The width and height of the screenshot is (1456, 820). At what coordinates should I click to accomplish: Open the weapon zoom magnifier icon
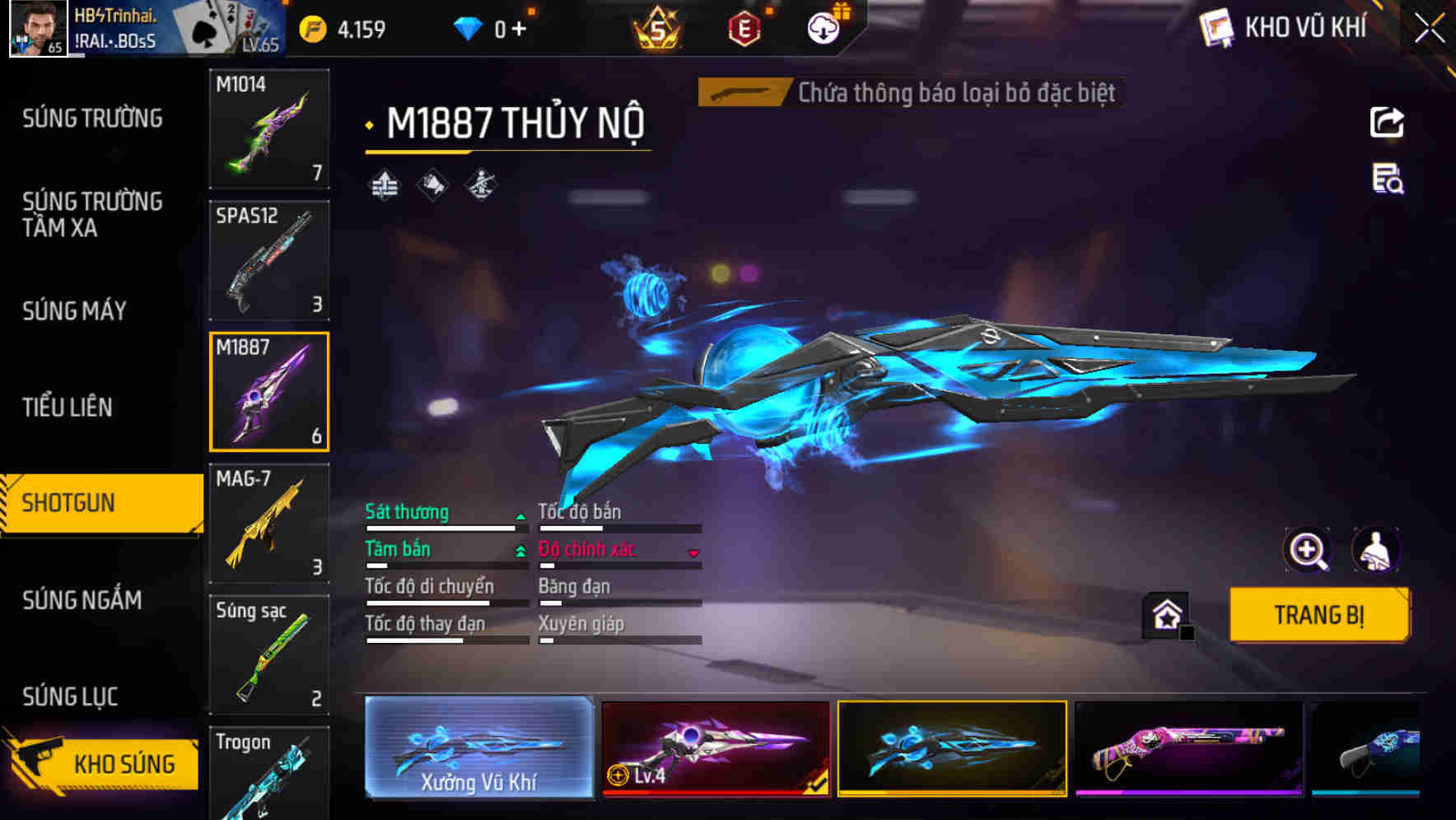click(1309, 550)
